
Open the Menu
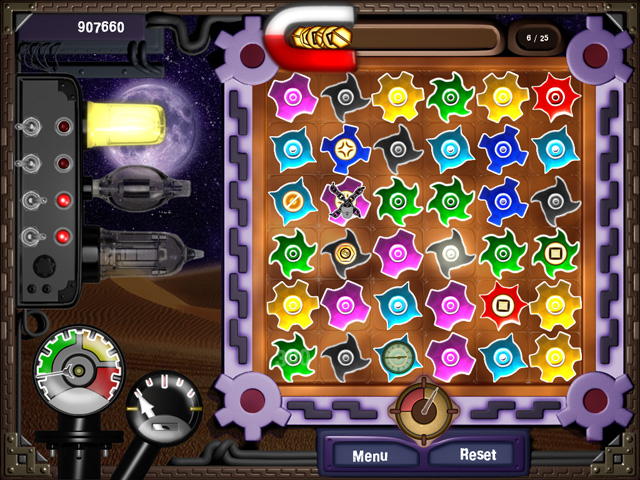pyautogui.click(x=369, y=456)
